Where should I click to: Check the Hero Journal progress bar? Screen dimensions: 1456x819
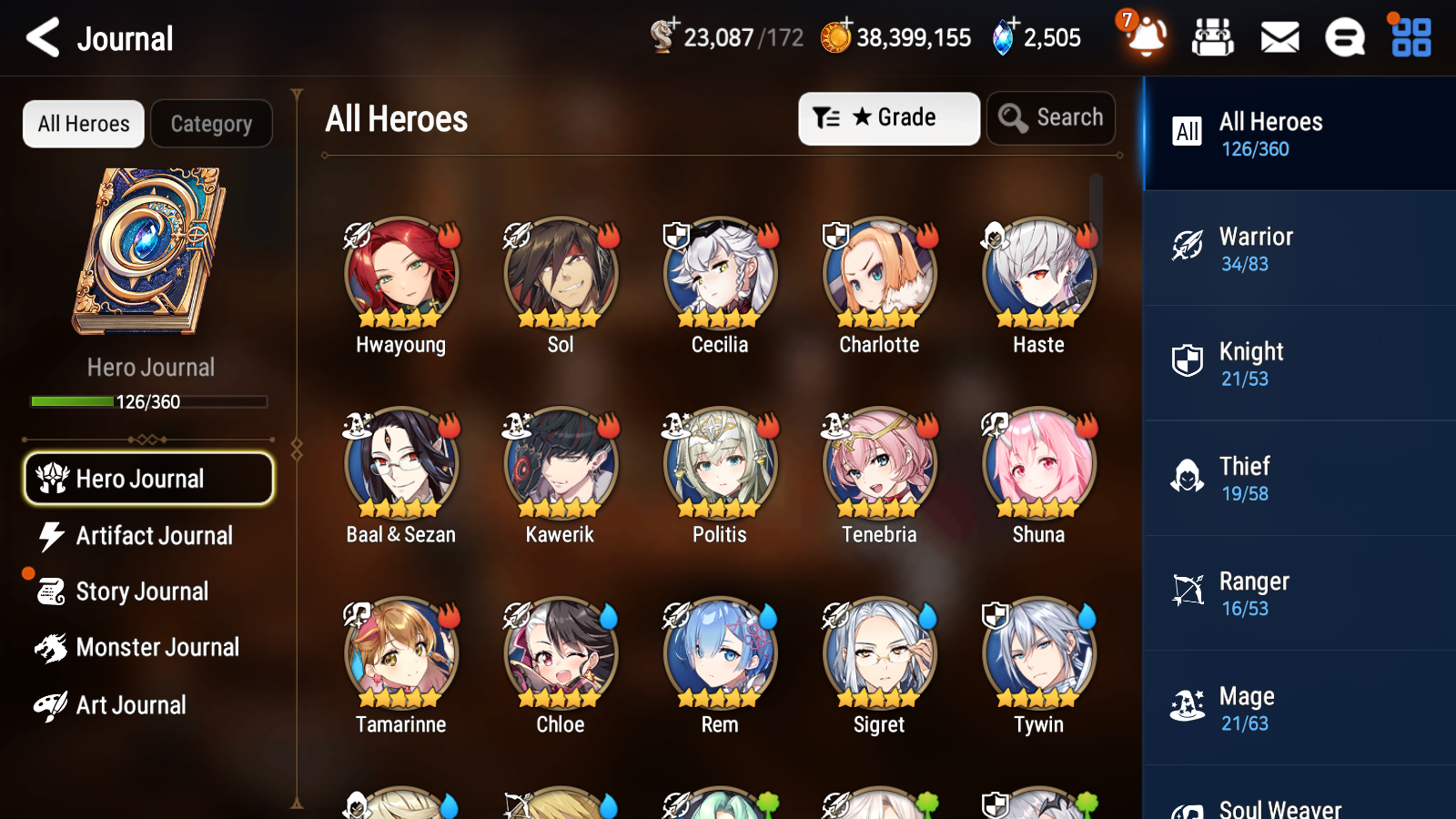[148, 400]
